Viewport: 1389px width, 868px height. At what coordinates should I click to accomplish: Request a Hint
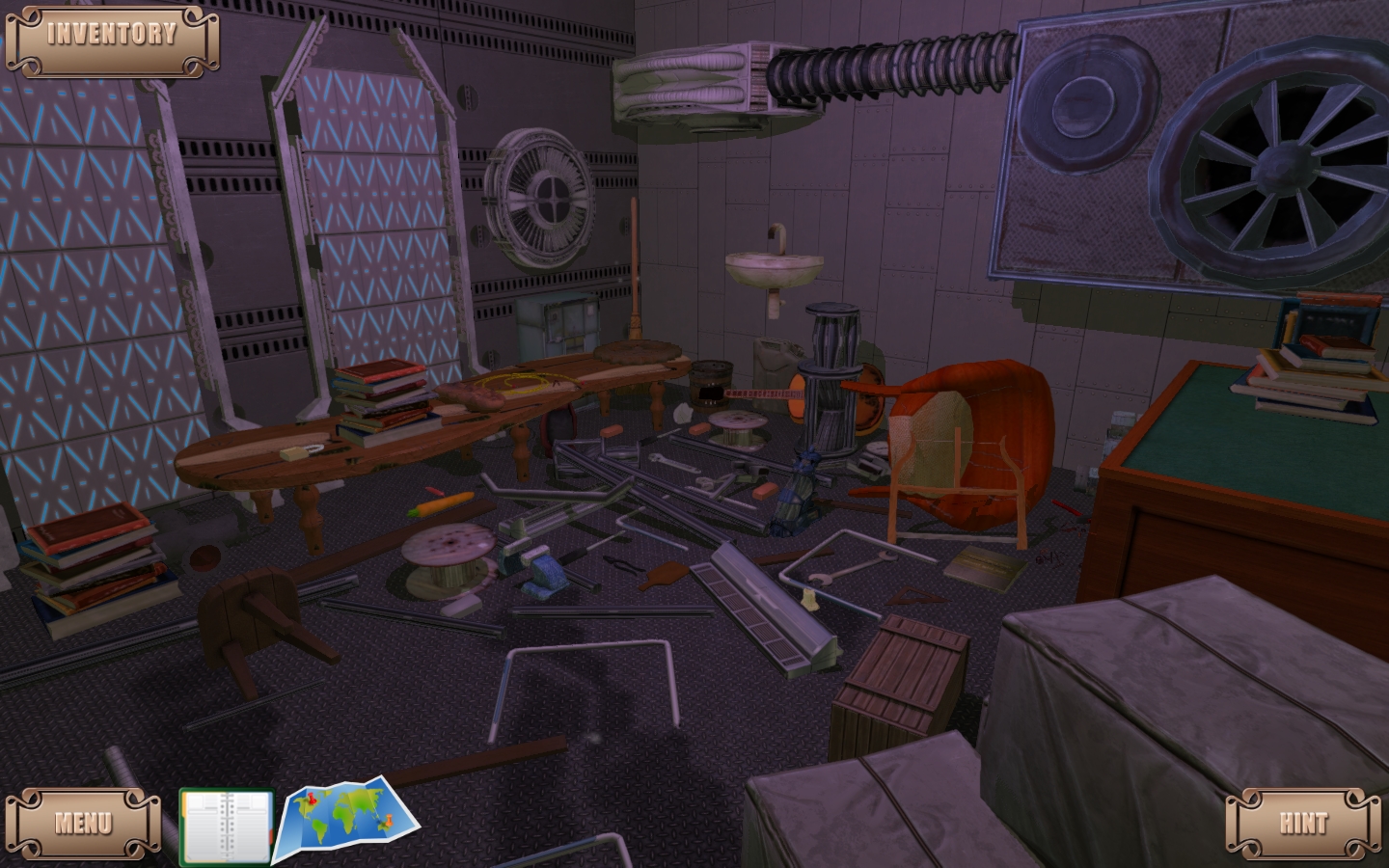pos(1304,822)
